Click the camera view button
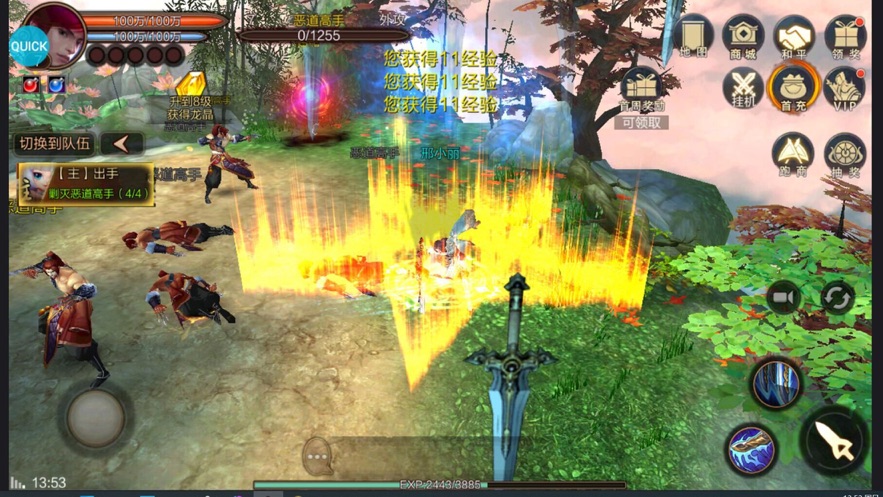The height and width of the screenshot is (497, 883). tap(784, 297)
